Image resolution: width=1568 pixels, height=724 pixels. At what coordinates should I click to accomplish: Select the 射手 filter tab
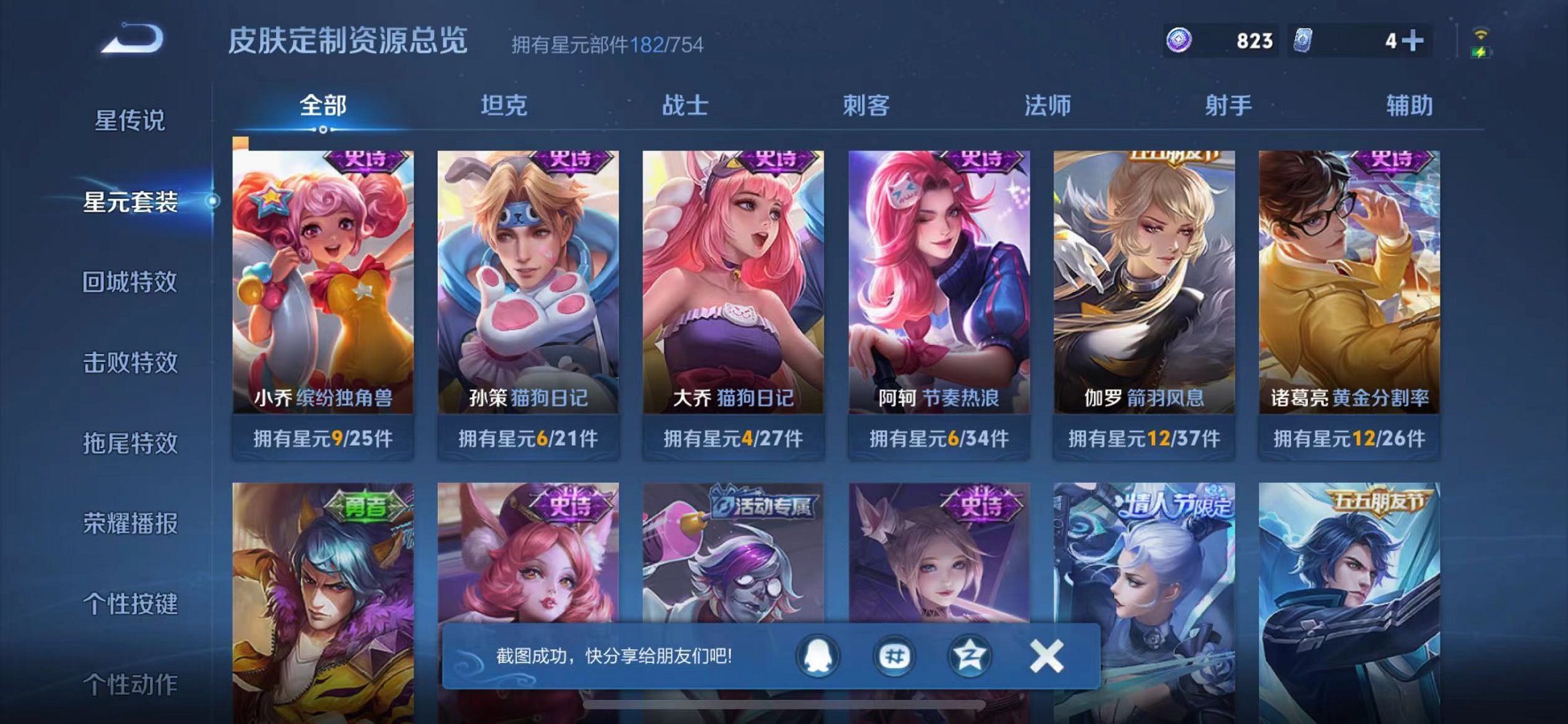[x=1228, y=106]
